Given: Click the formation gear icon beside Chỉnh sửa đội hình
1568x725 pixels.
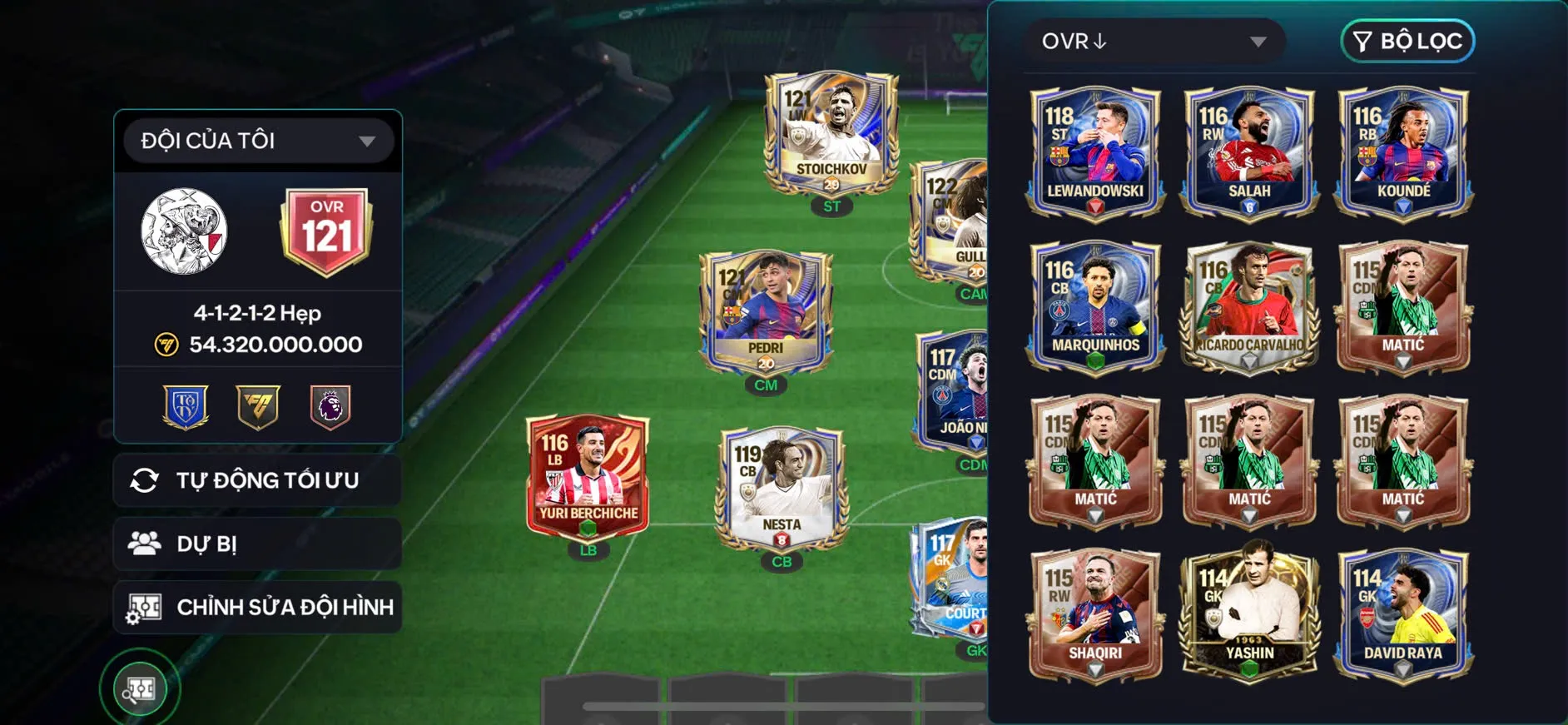Looking at the screenshot, I should click(x=146, y=607).
